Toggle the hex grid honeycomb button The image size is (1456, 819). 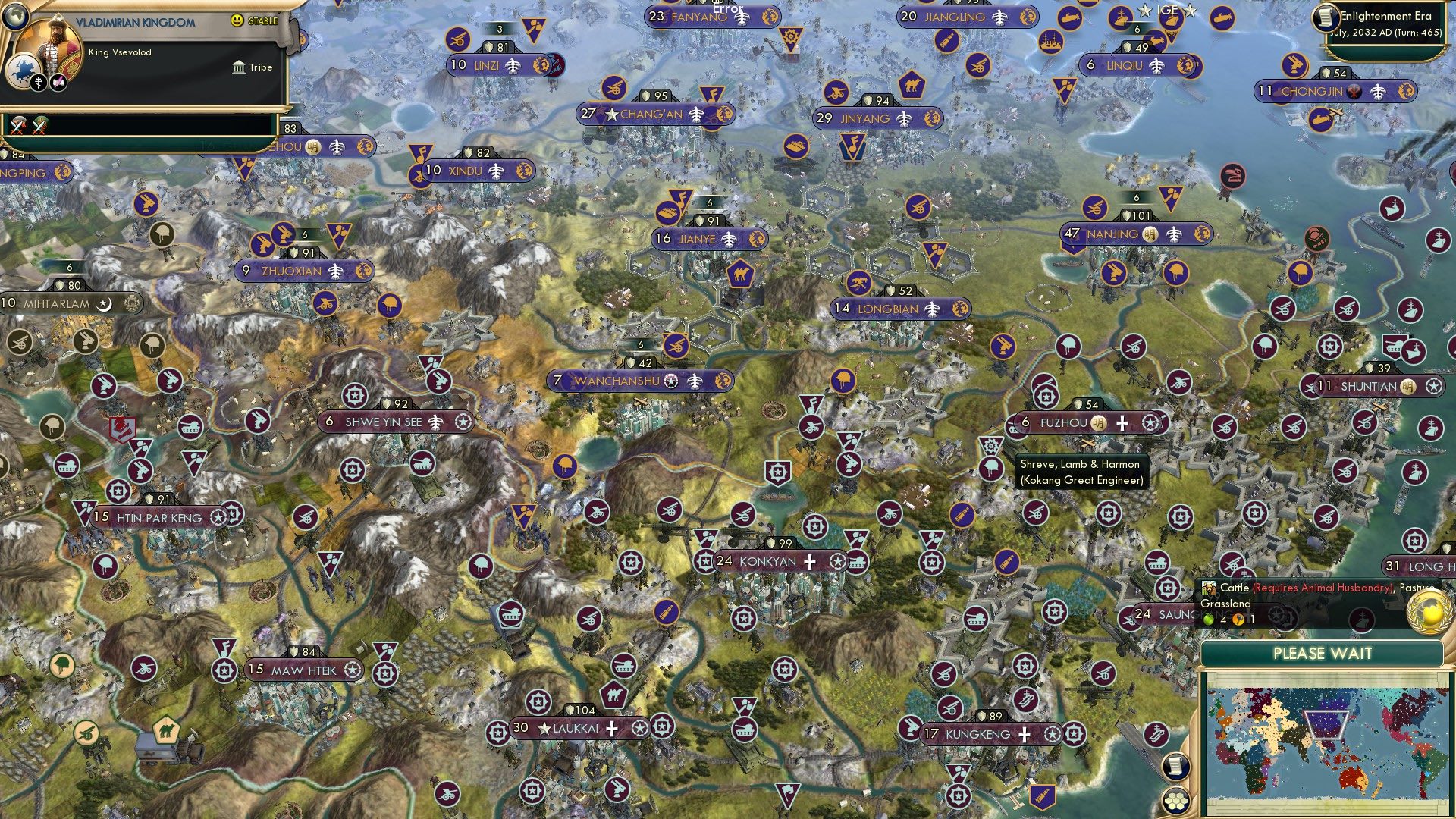click(1177, 800)
